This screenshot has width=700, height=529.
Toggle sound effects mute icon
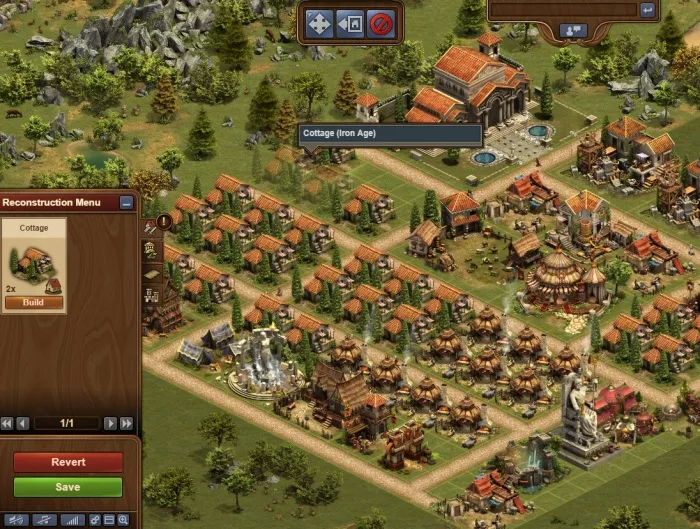click(x=15, y=520)
